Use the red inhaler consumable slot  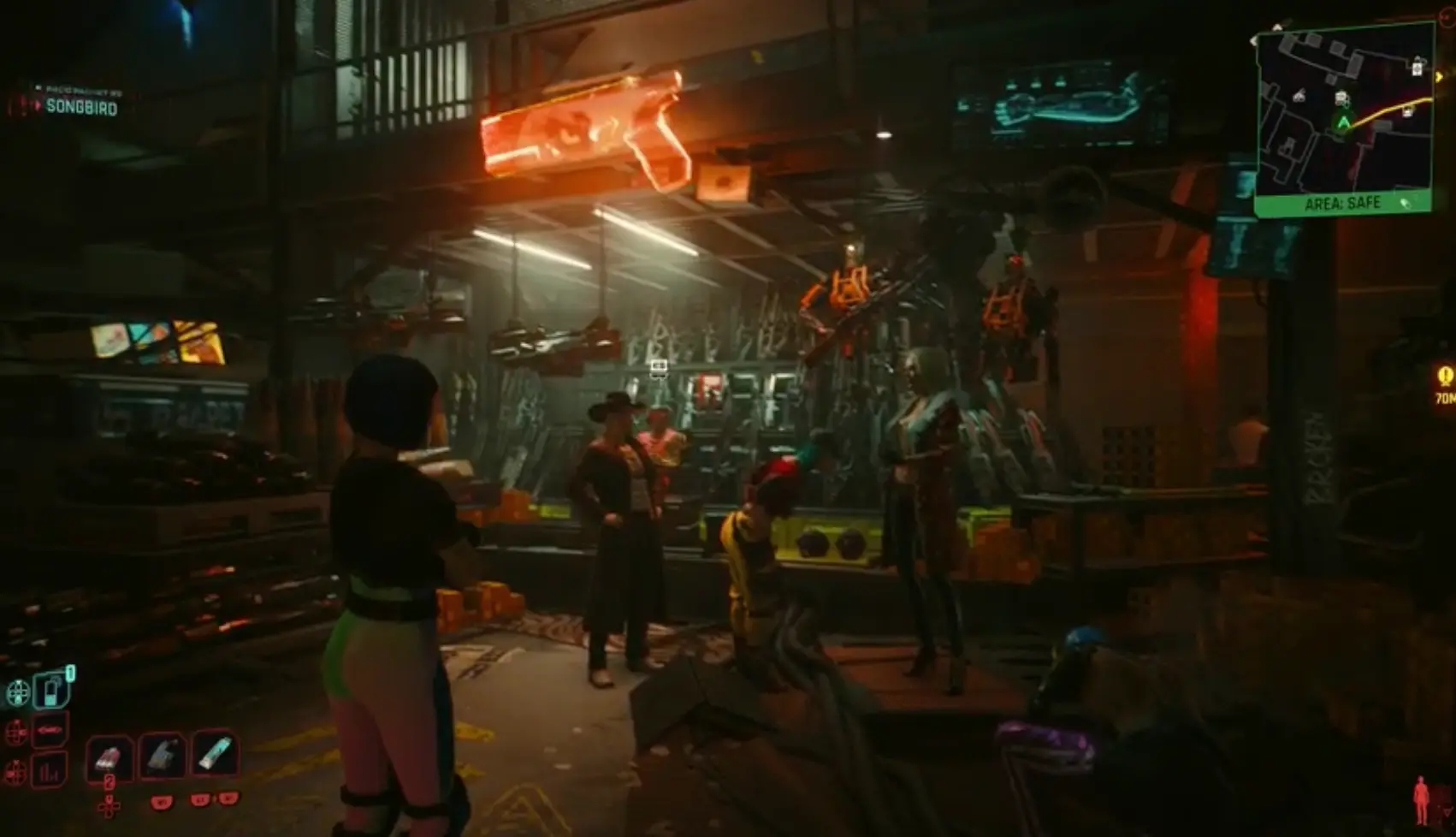click(109, 757)
